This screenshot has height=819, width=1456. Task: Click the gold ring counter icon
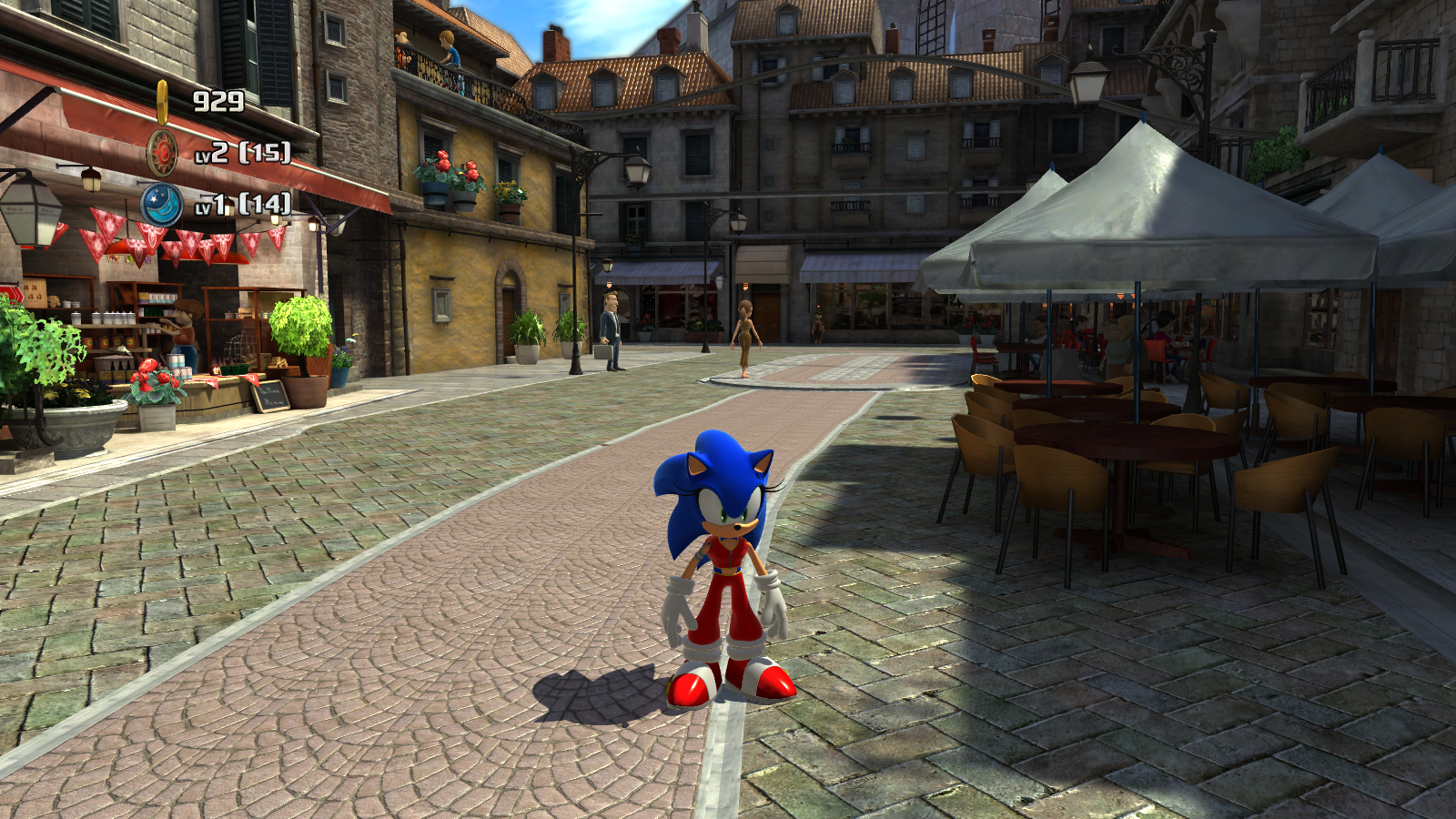click(x=162, y=102)
